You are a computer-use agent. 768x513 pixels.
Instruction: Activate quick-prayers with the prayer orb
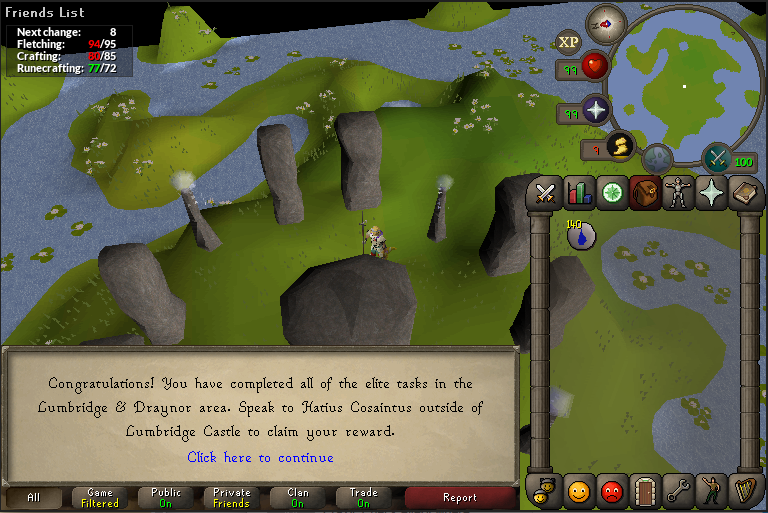click(596, 109)
